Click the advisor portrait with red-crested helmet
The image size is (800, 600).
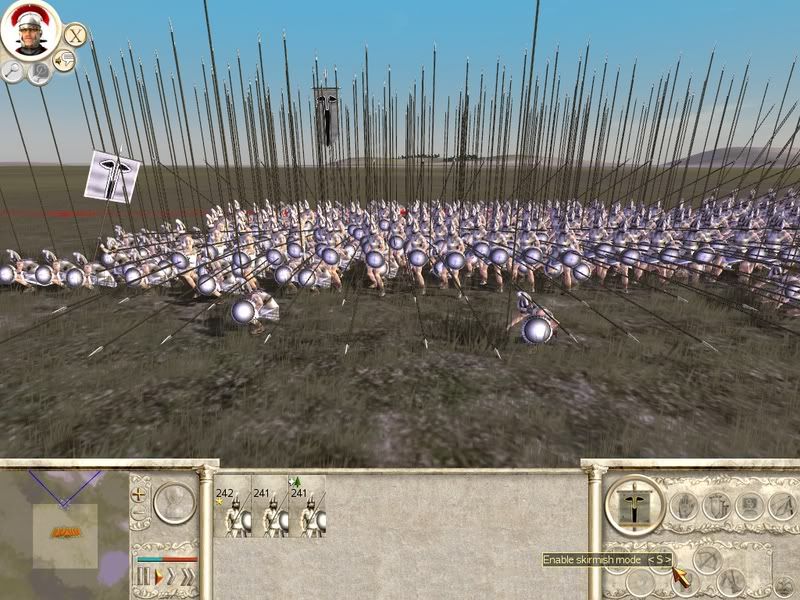pos(31,31)
